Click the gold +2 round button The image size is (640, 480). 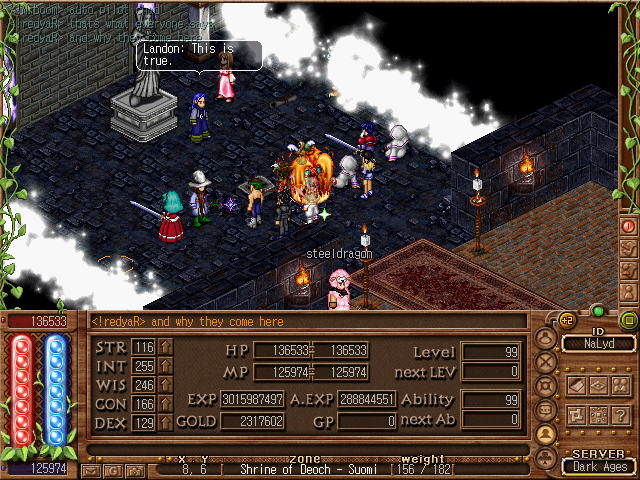566,320
